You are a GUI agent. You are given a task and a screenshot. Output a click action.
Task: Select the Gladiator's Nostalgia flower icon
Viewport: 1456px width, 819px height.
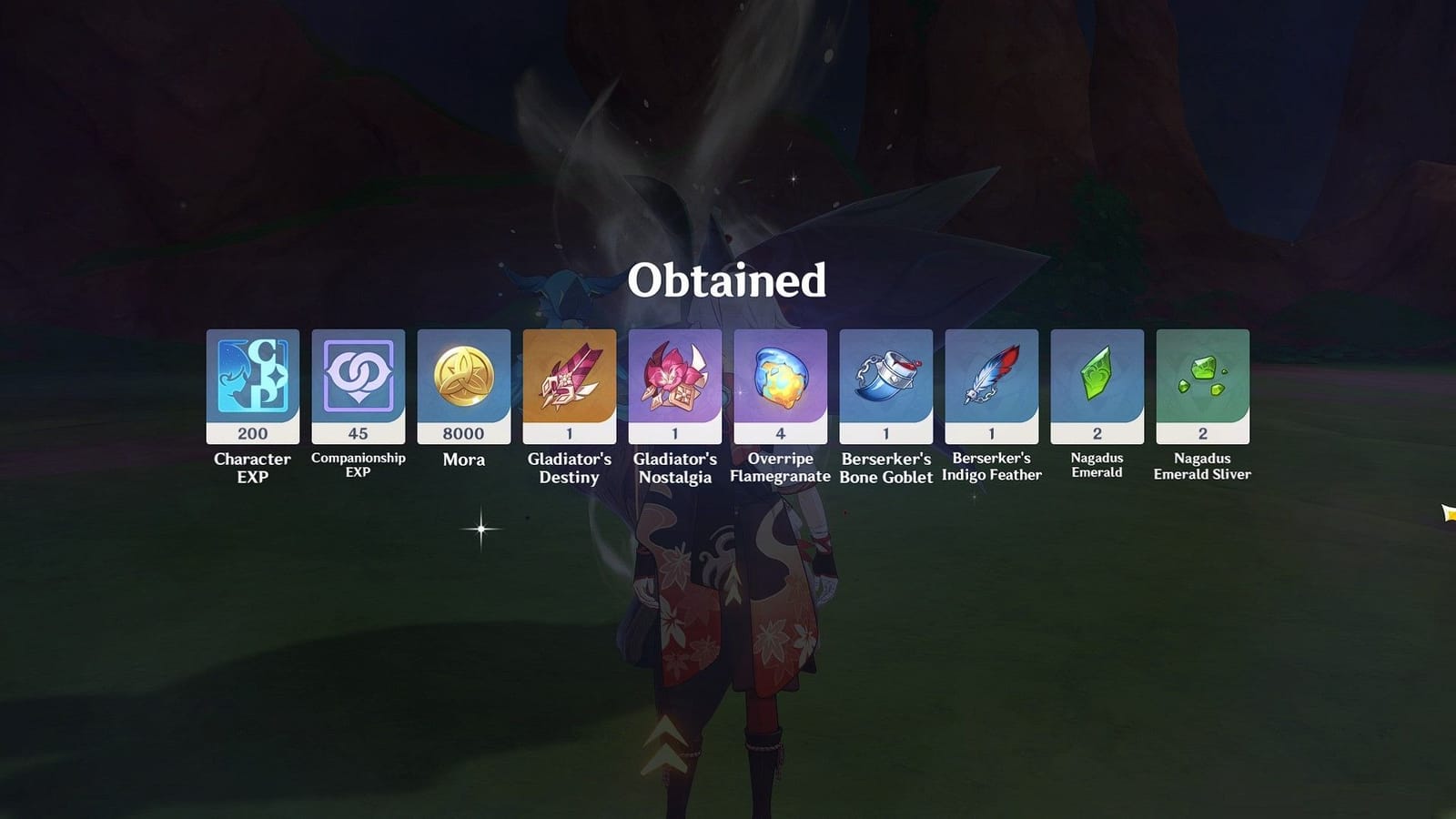(674, 378)
